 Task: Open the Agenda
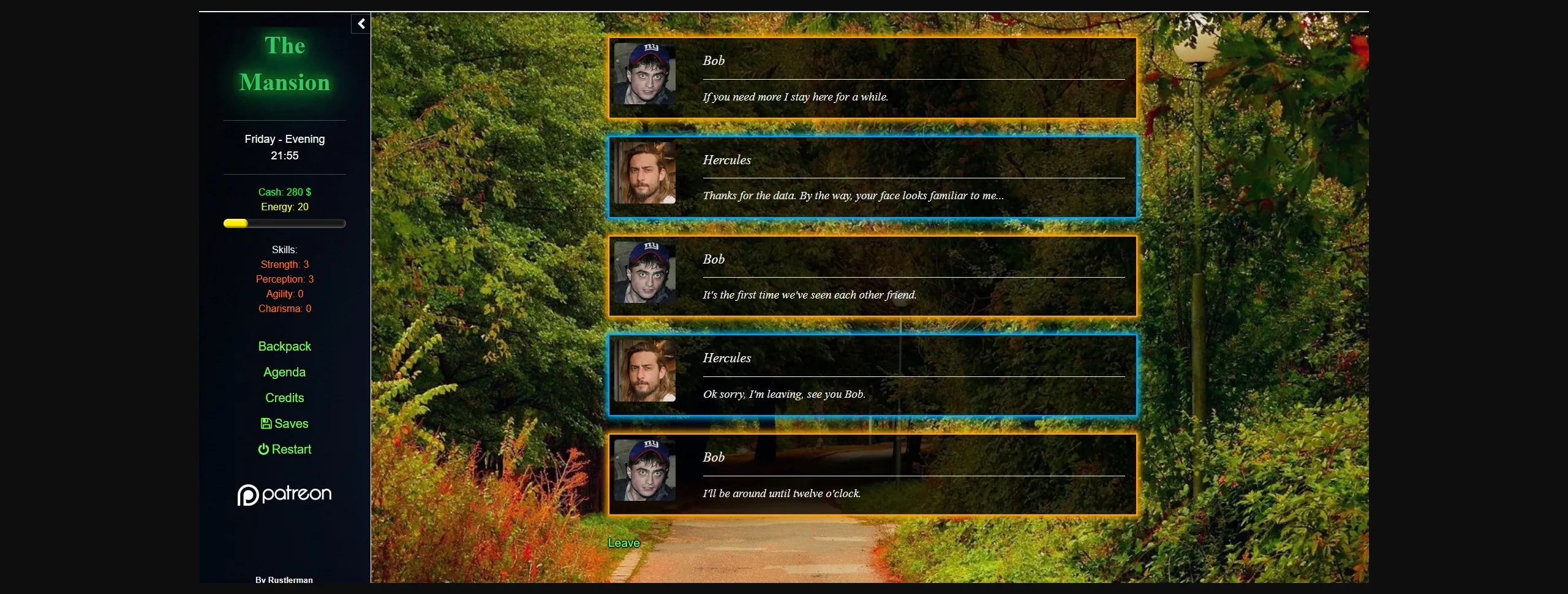284,372
